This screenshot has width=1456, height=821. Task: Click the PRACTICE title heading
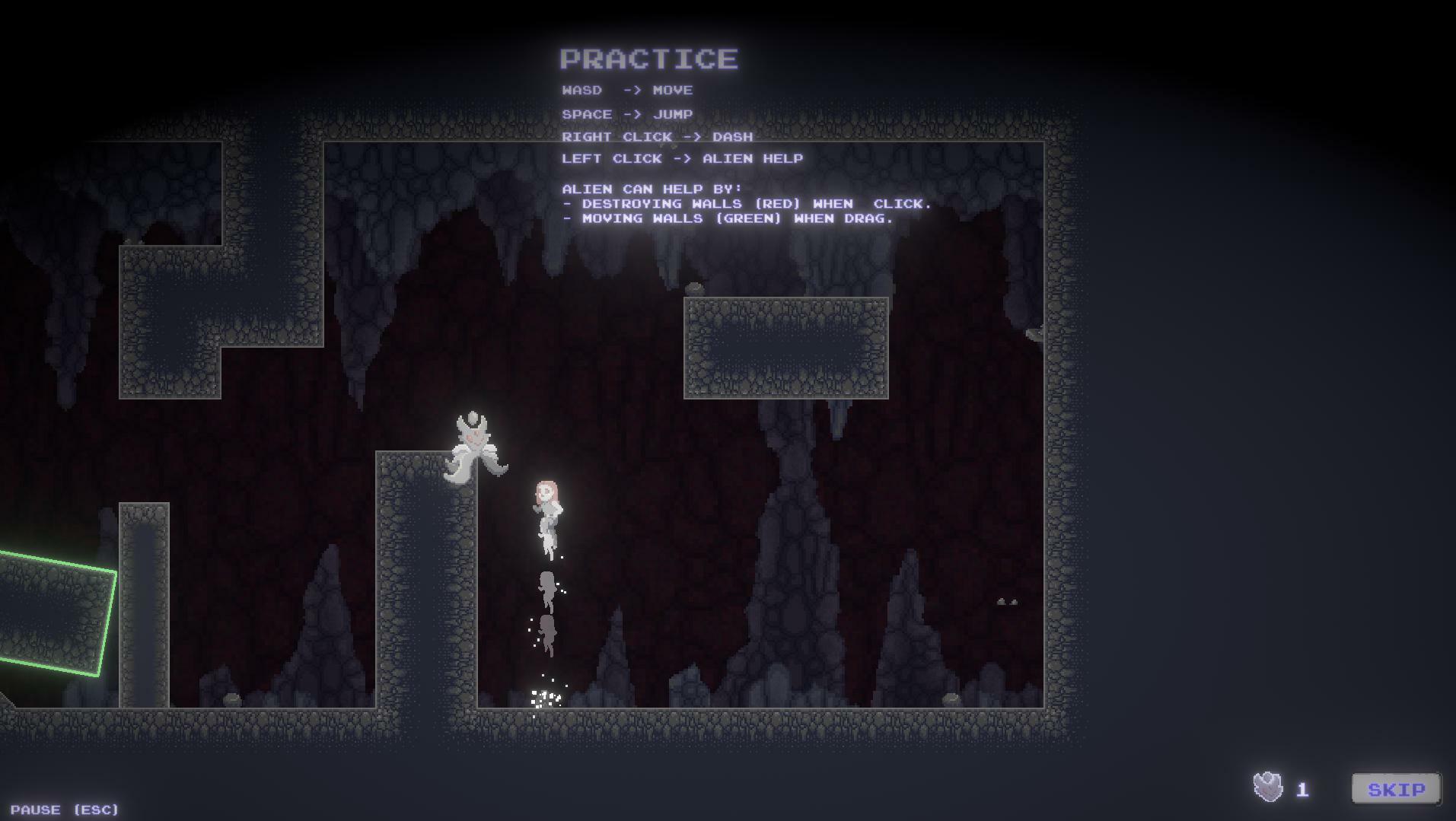click(x=648, y=59)
